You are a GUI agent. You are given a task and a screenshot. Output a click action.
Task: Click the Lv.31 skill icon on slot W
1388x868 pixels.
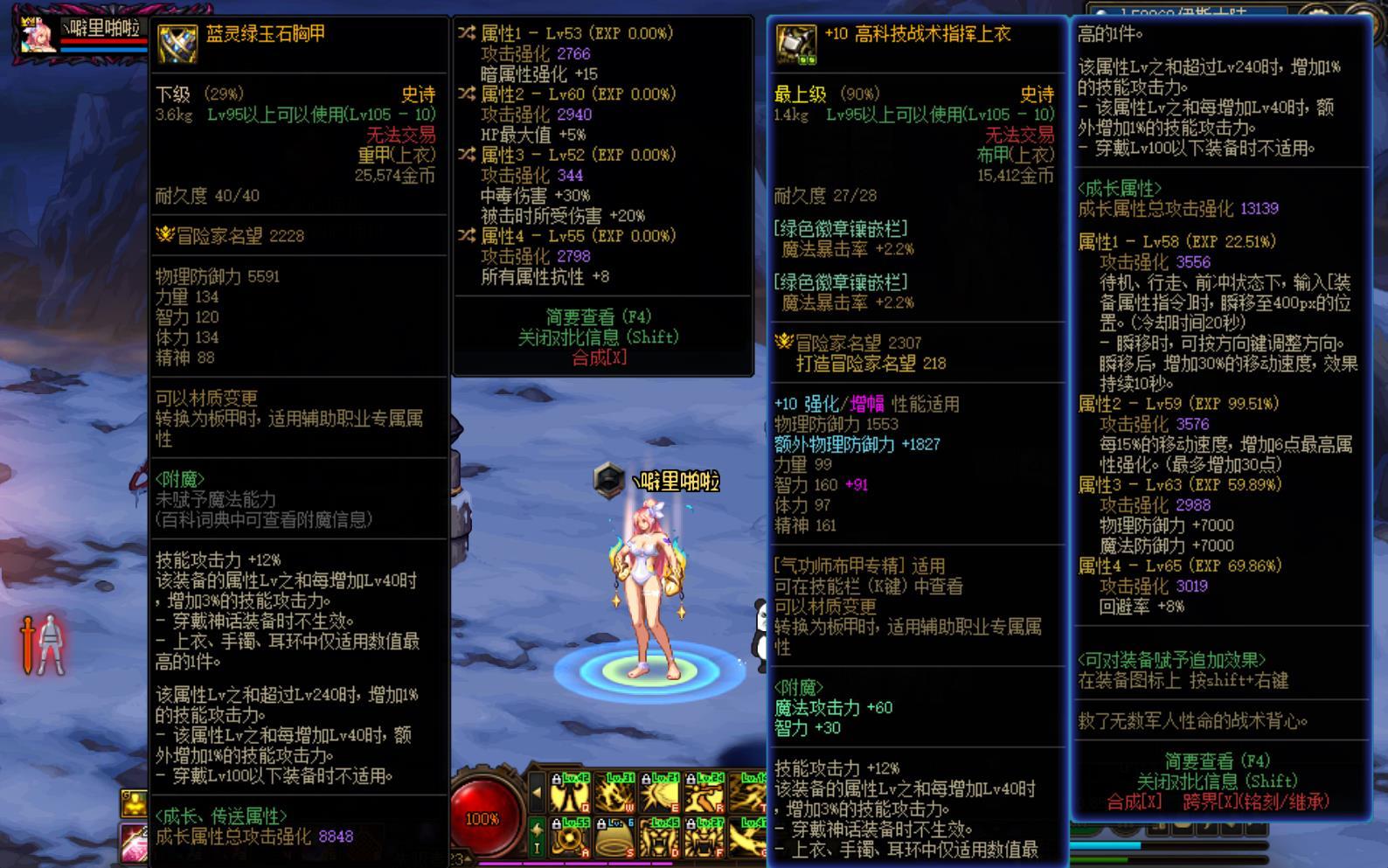point(614,795)
